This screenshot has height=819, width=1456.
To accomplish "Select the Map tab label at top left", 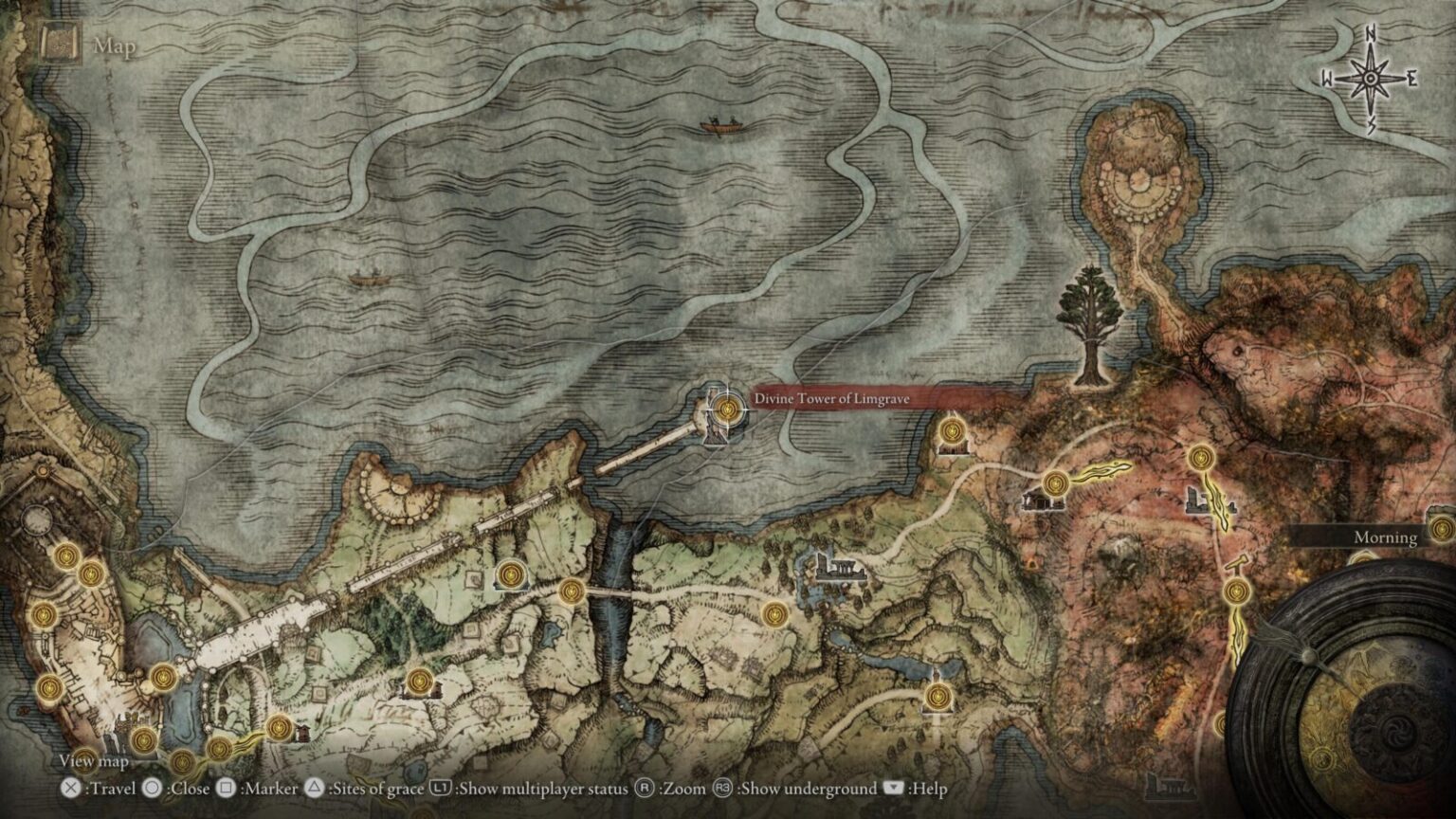I will point(114,43).
